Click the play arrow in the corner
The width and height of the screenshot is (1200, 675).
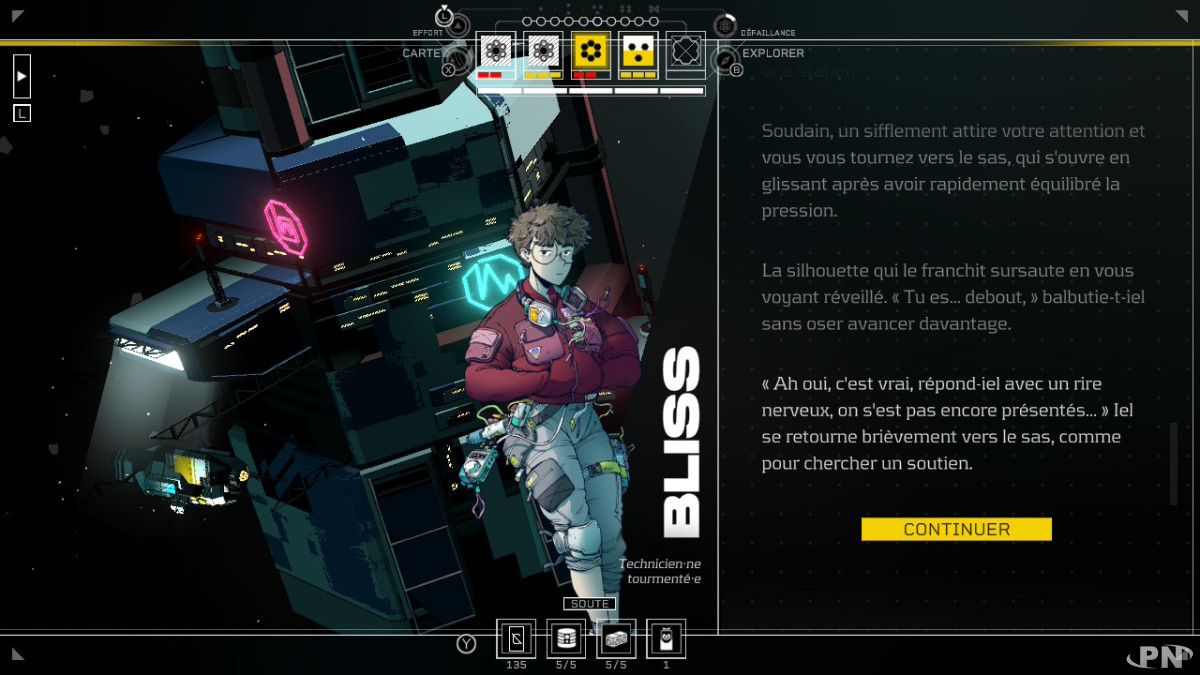(x=22, y=76)
